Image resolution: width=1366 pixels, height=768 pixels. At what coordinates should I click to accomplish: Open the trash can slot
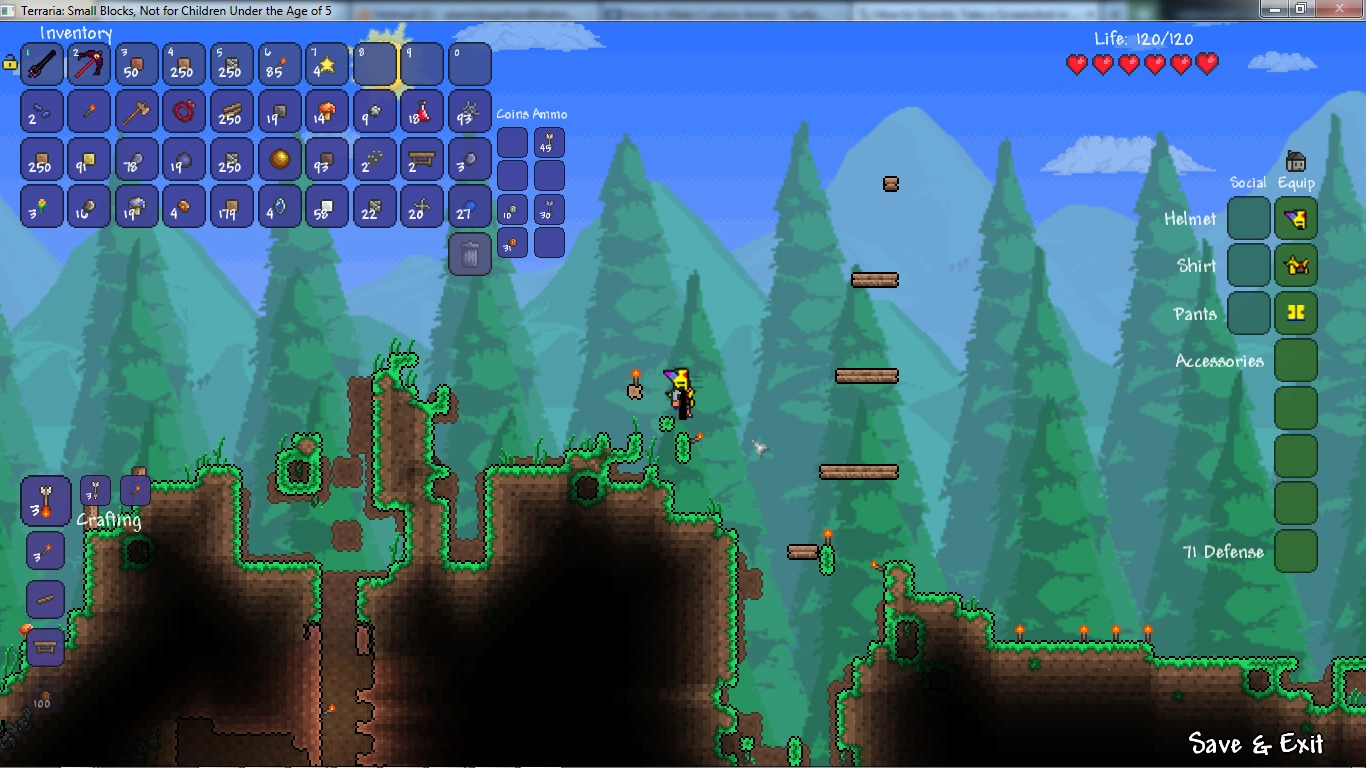coord(470,254)
